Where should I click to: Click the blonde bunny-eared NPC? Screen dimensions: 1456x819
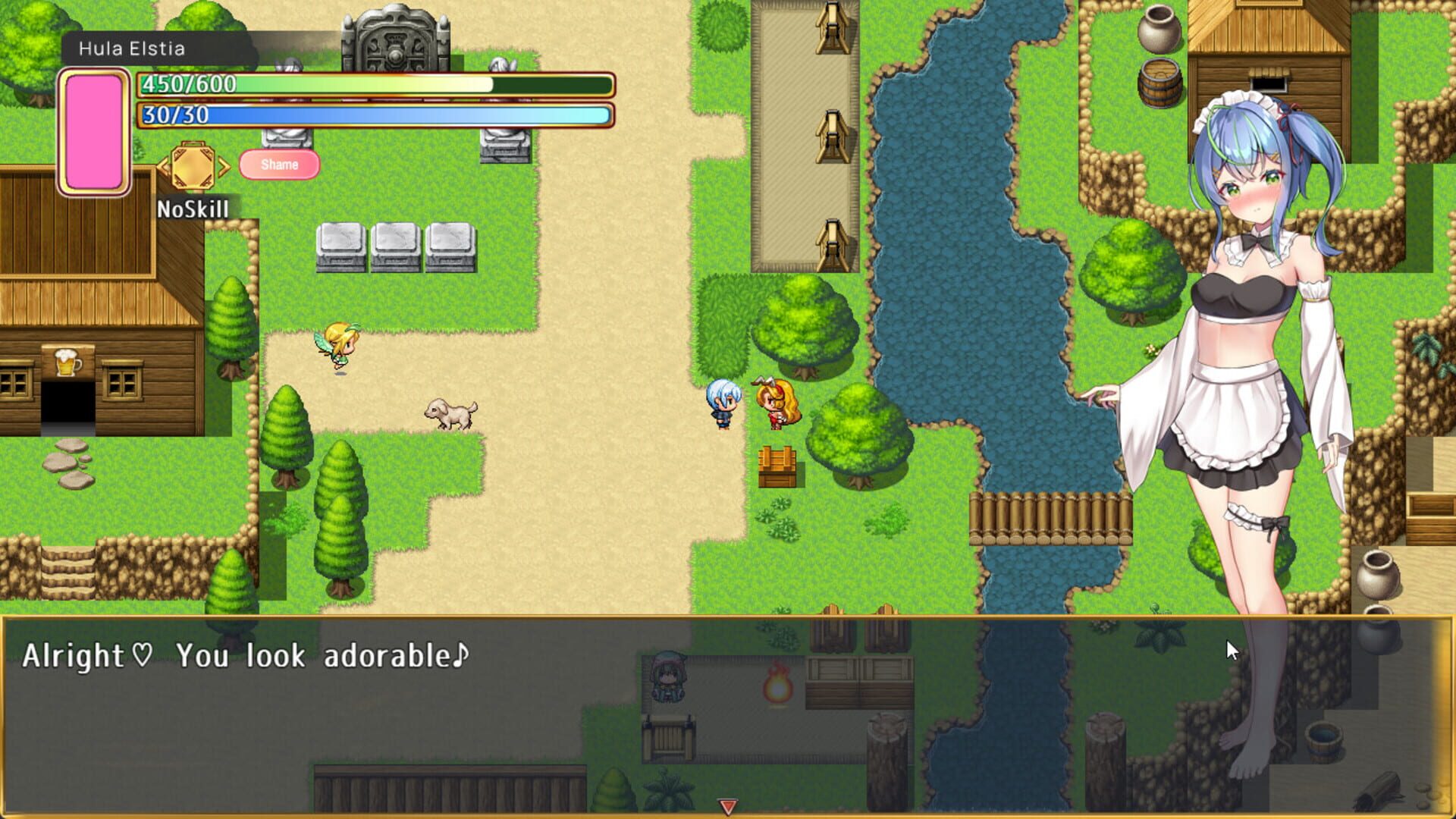(775, 402)
